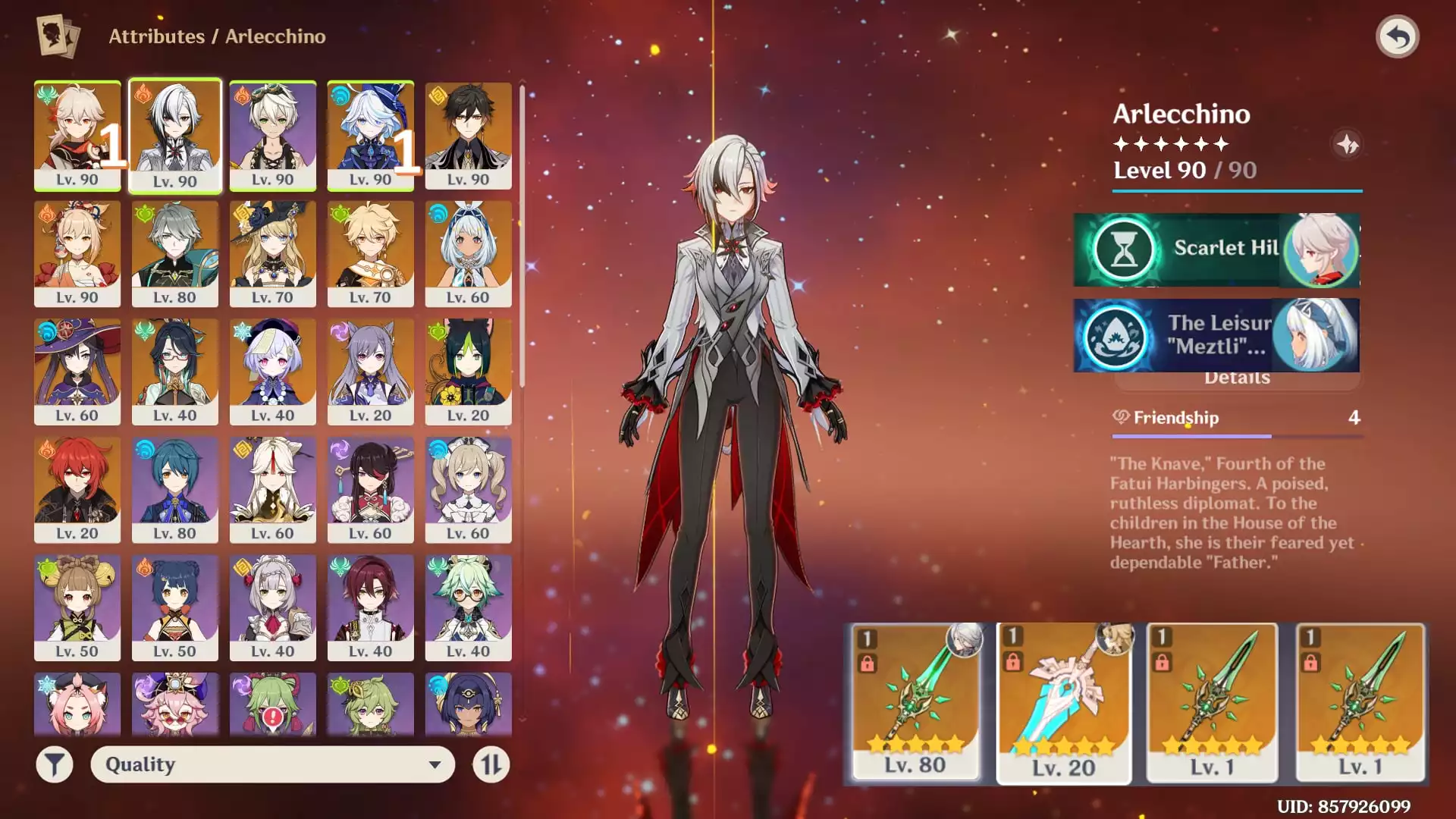Choose Noelle's Lv. 40 portrait
Viewport: 1456px width, 819px height.
coord(272,607)
